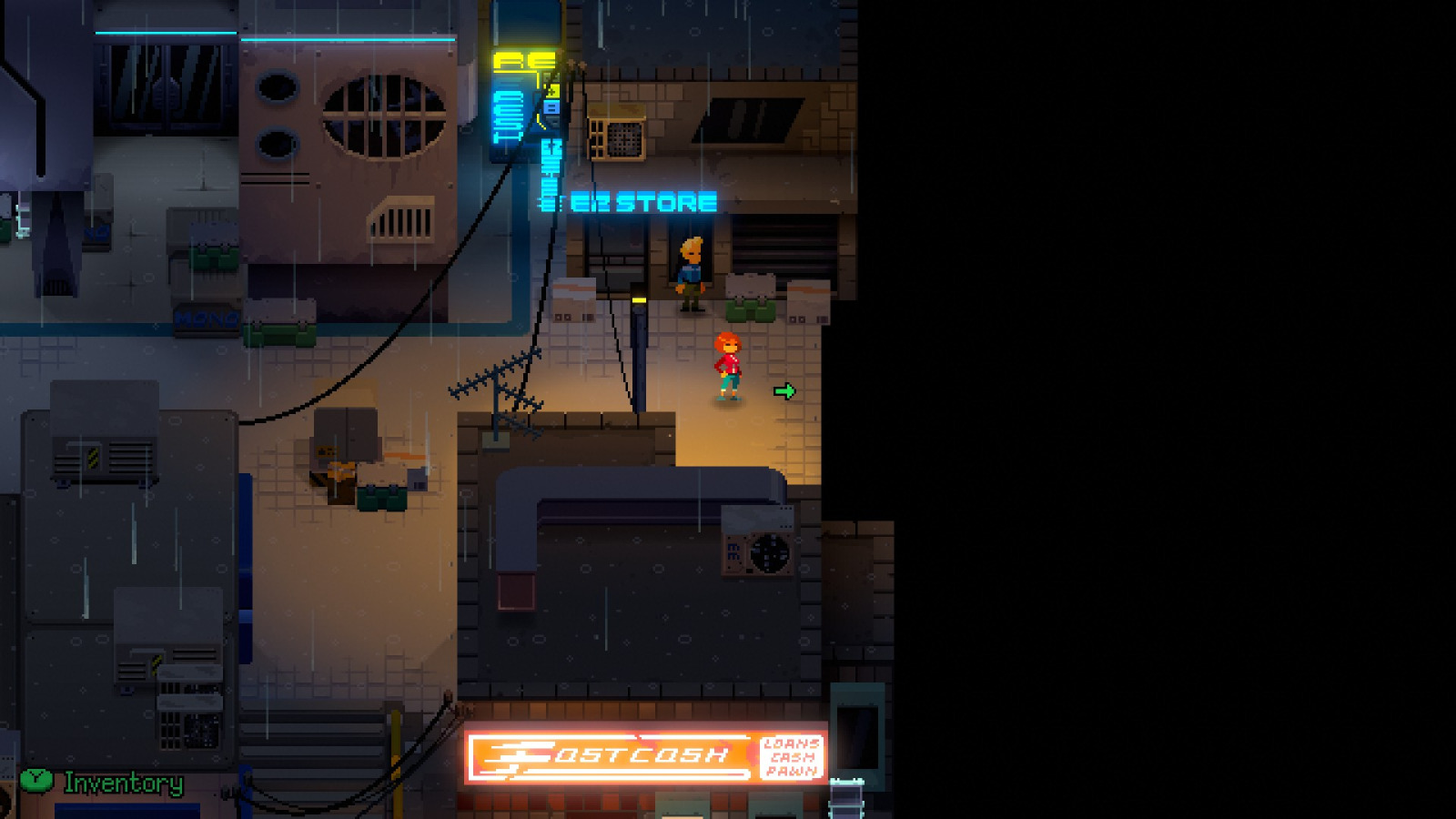
Task: Click the green Y gamepad button icon
Action: pyautogui.click(x=35, y=781)
